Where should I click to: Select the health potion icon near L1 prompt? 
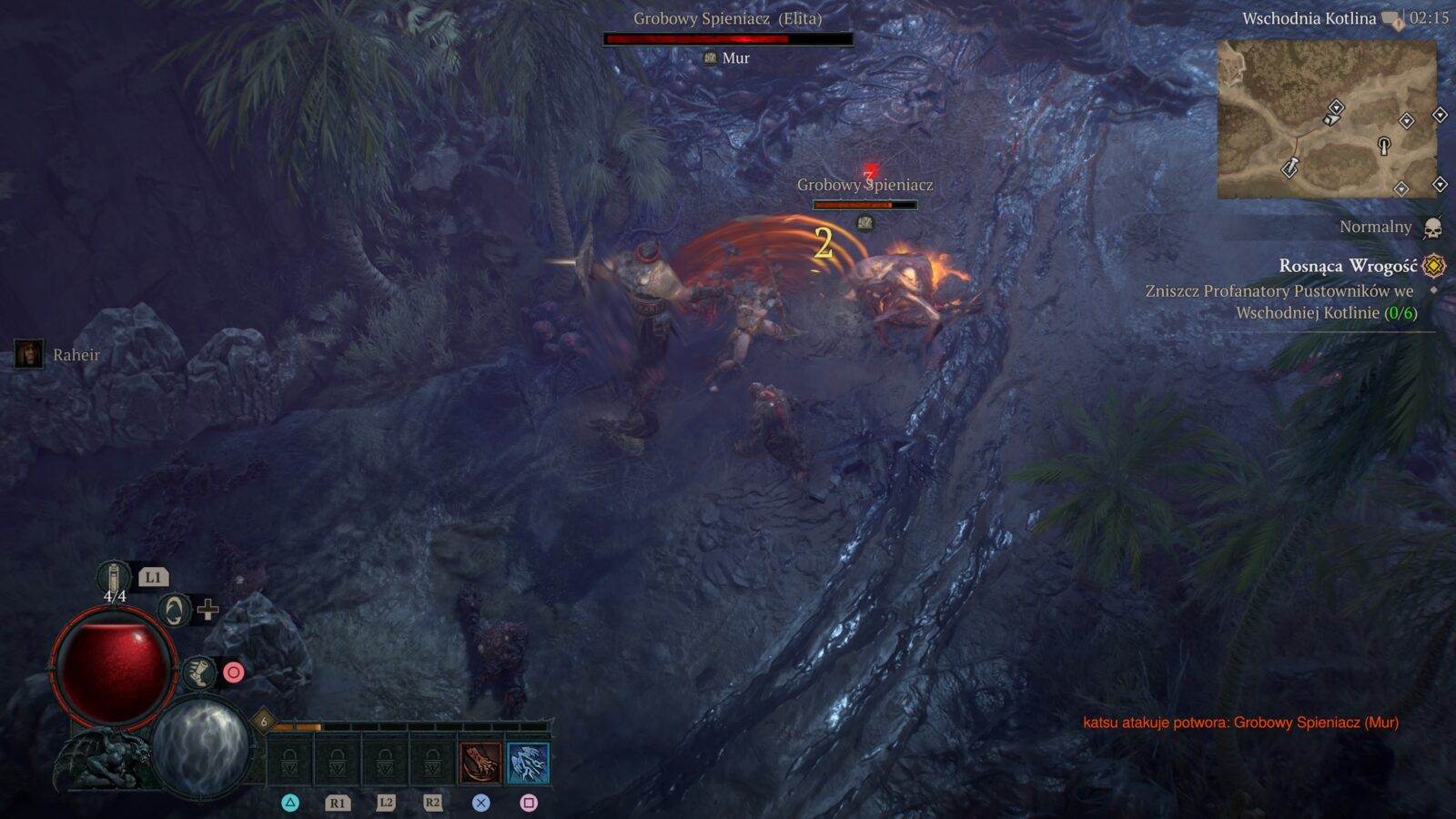(x=115, y=578)
